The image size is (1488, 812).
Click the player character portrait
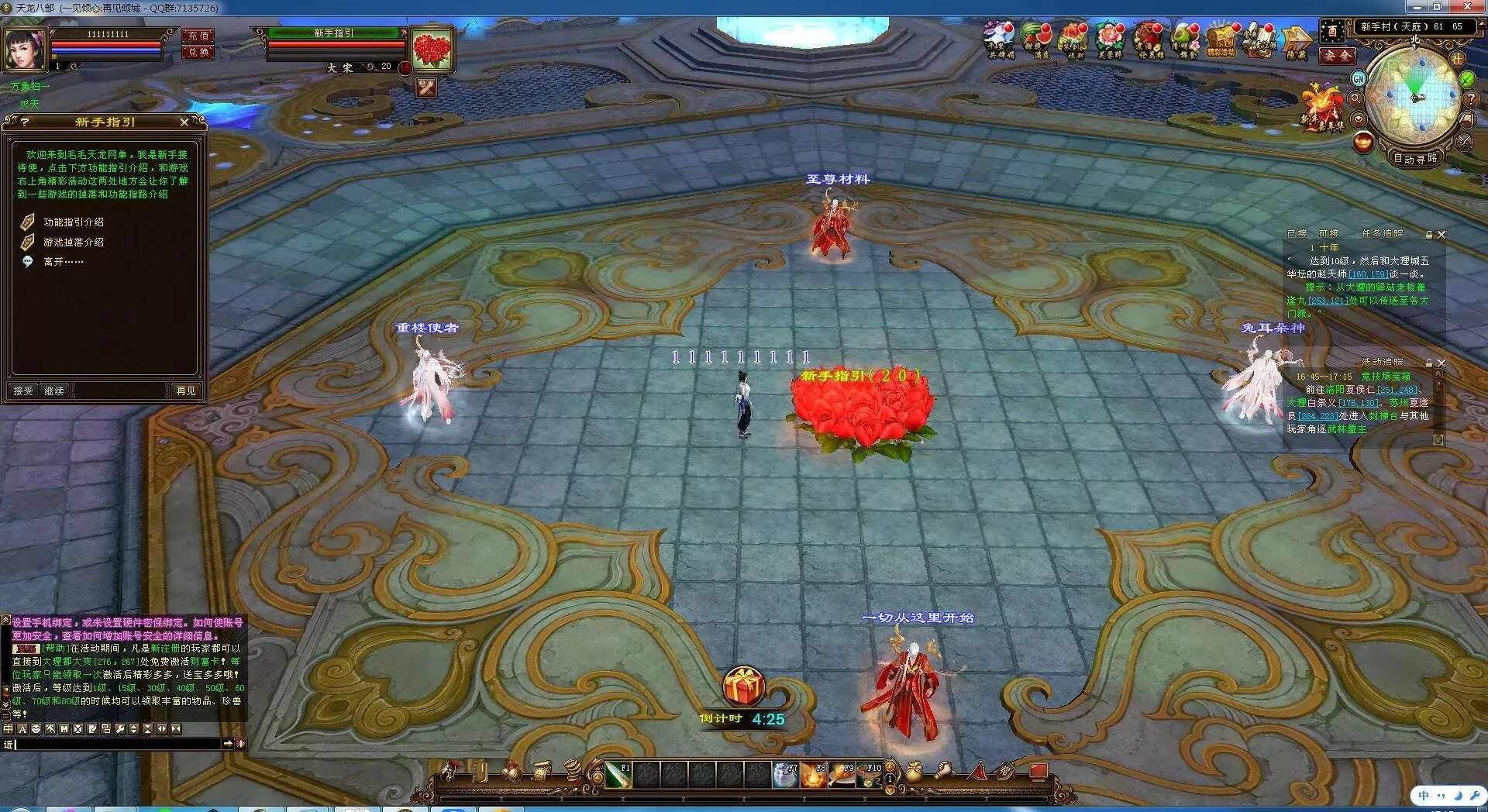[x=23, y=49]
